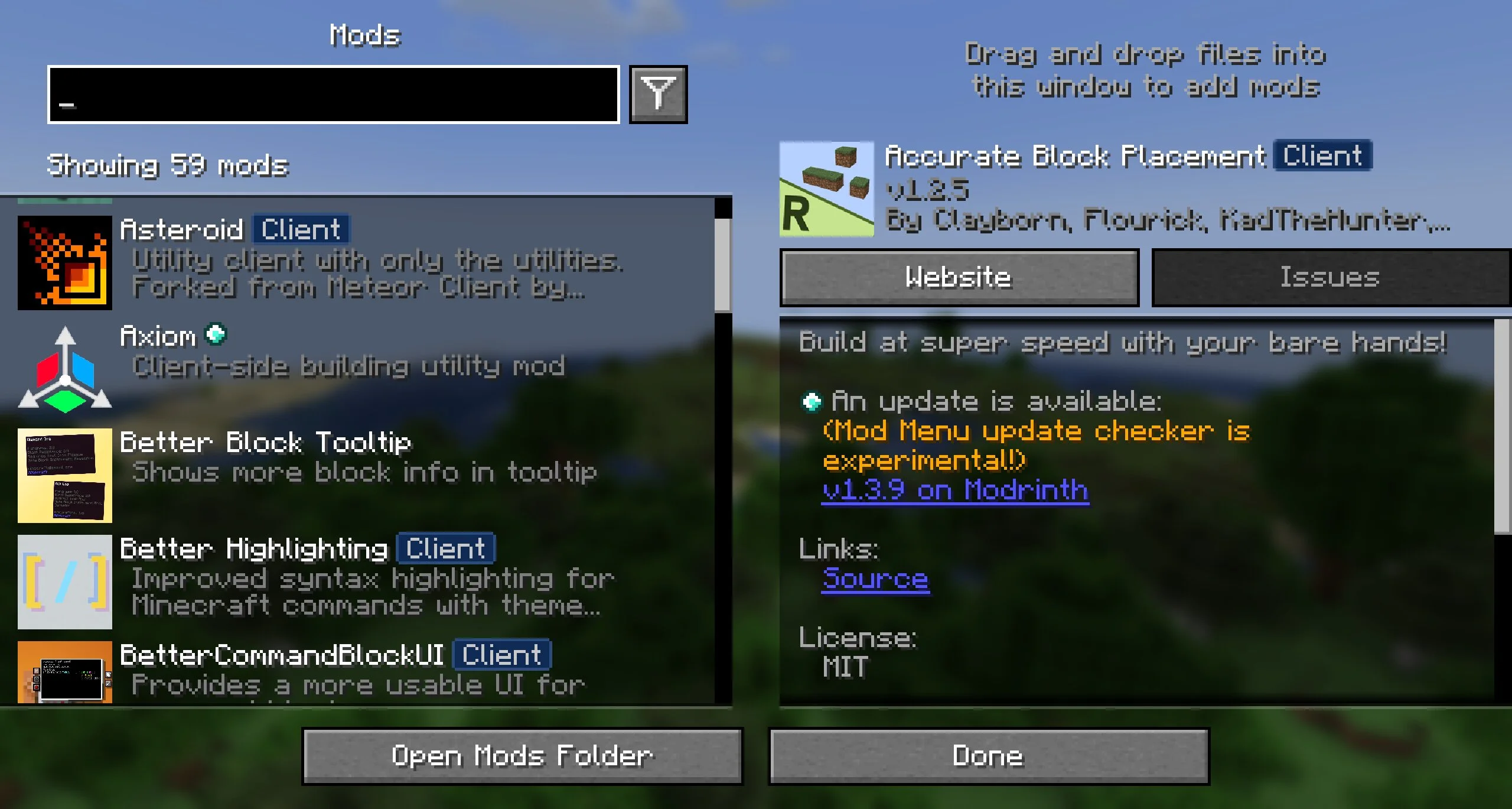Open the mod's Website button
Viewport: 1512px width, 809px height.
959,277
